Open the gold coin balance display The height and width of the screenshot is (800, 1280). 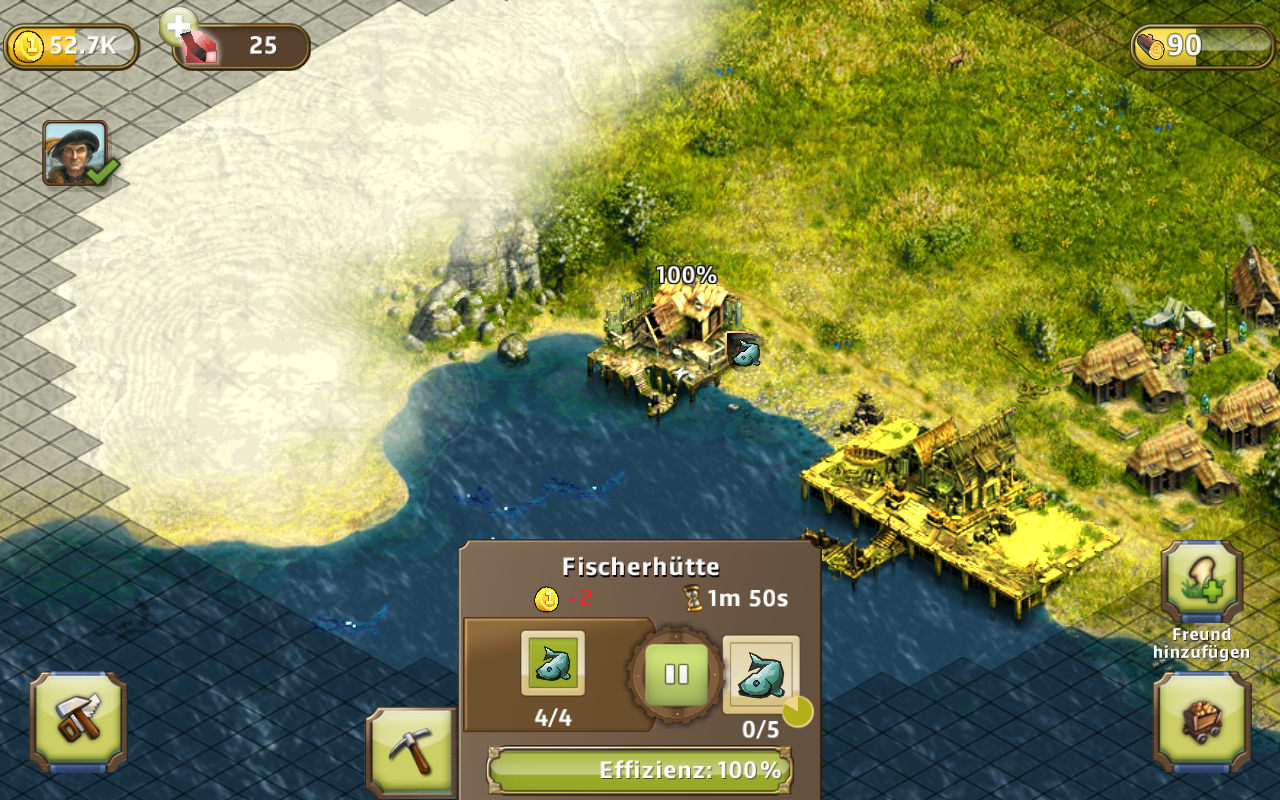71,47
